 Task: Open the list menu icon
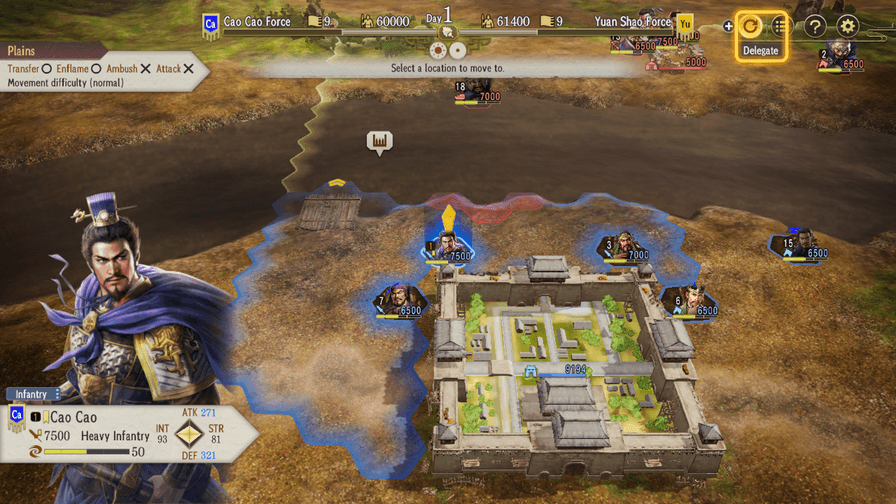[782, 27]
